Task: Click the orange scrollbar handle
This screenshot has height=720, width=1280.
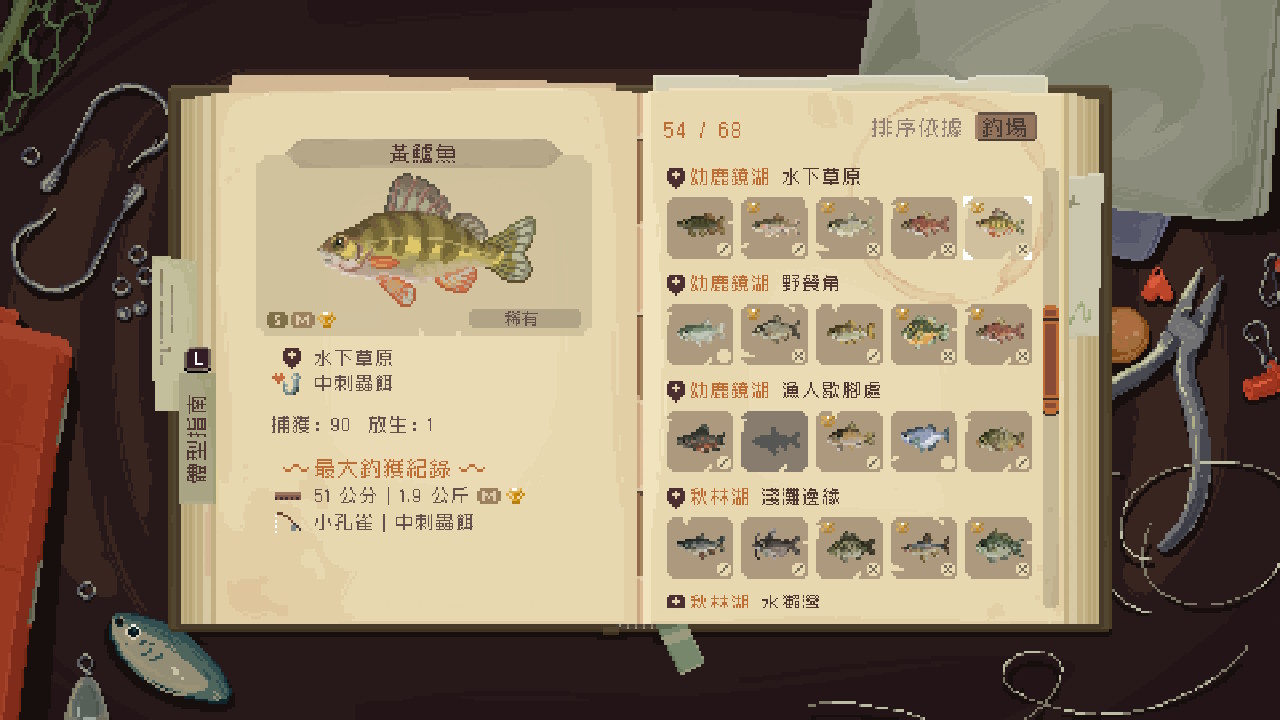Action: [x=1050, y=360]
